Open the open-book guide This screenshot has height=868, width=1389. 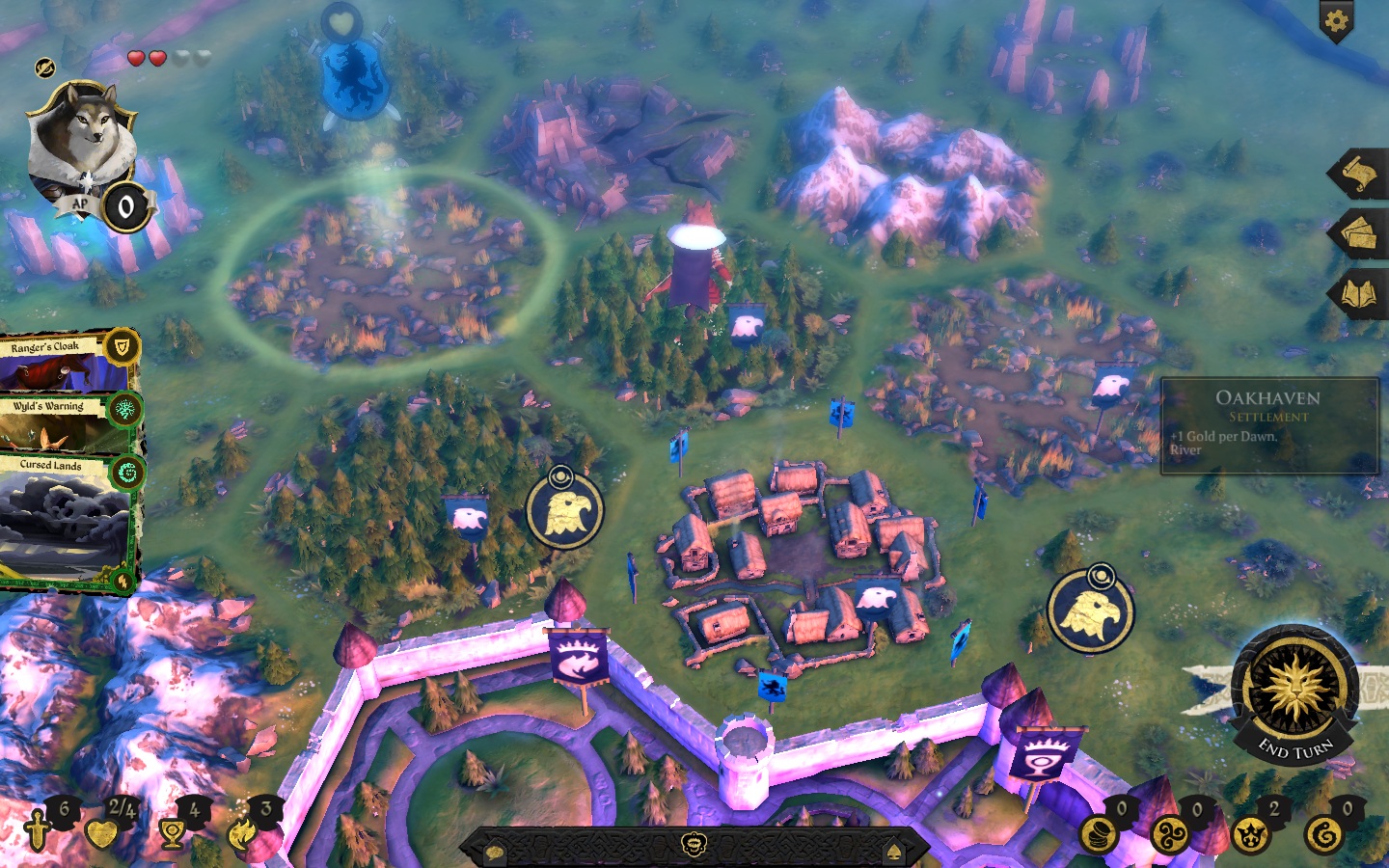click(1360, 294)
